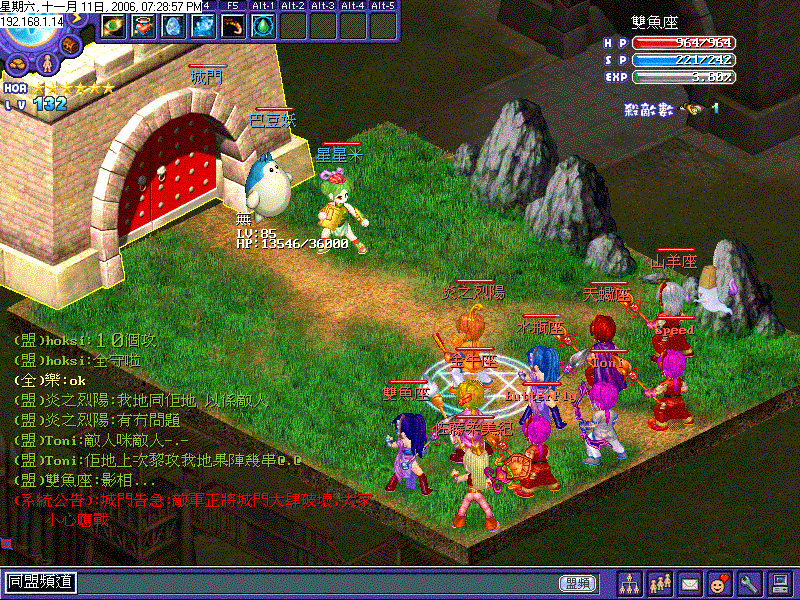Open the mail envelope icon
This screenshot has width=800, height=600.
point(690,582)
